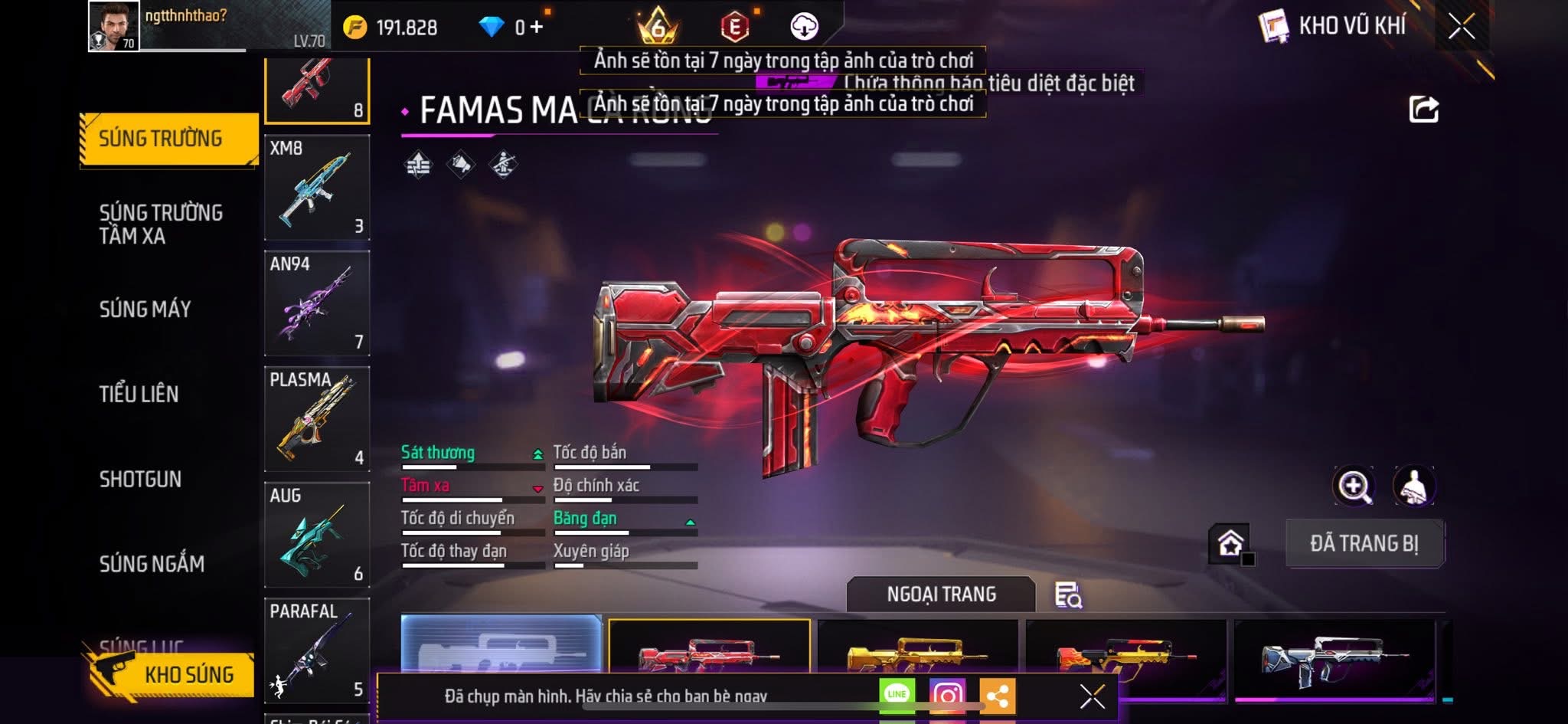Choose the Tiểu Liên category

(139, 394)
